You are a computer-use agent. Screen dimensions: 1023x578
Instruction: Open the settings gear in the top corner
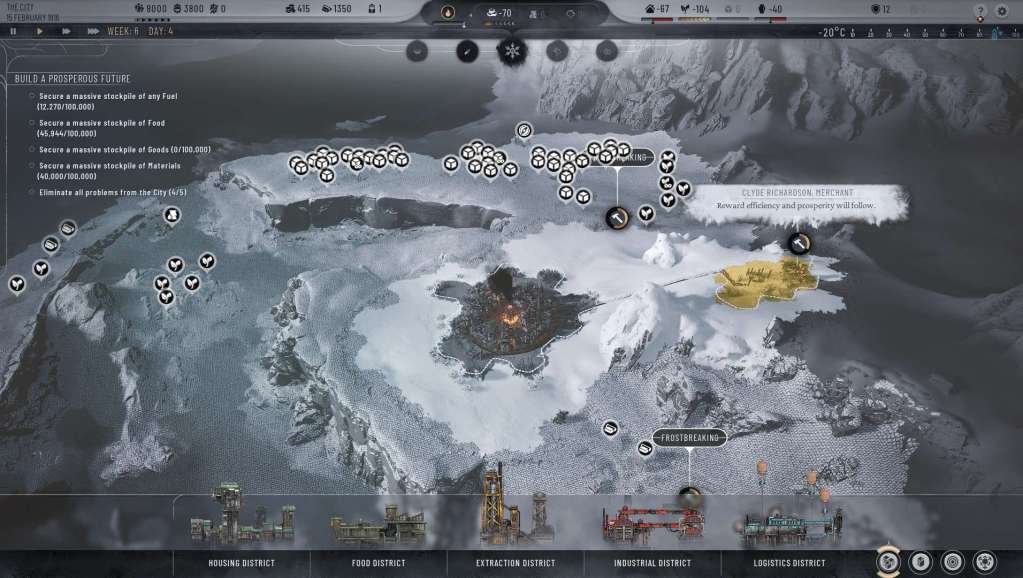(1003, 11)
